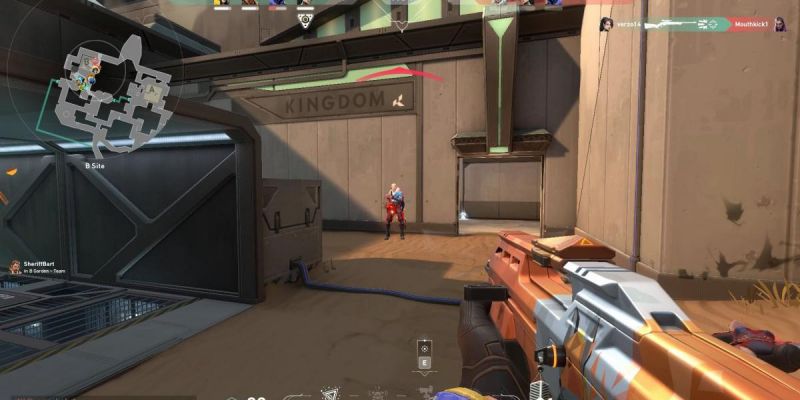Viewport: 800px width, 400px height.
Task: Click the triangular ability icon on bottom bar
Action: click(330, 394)
